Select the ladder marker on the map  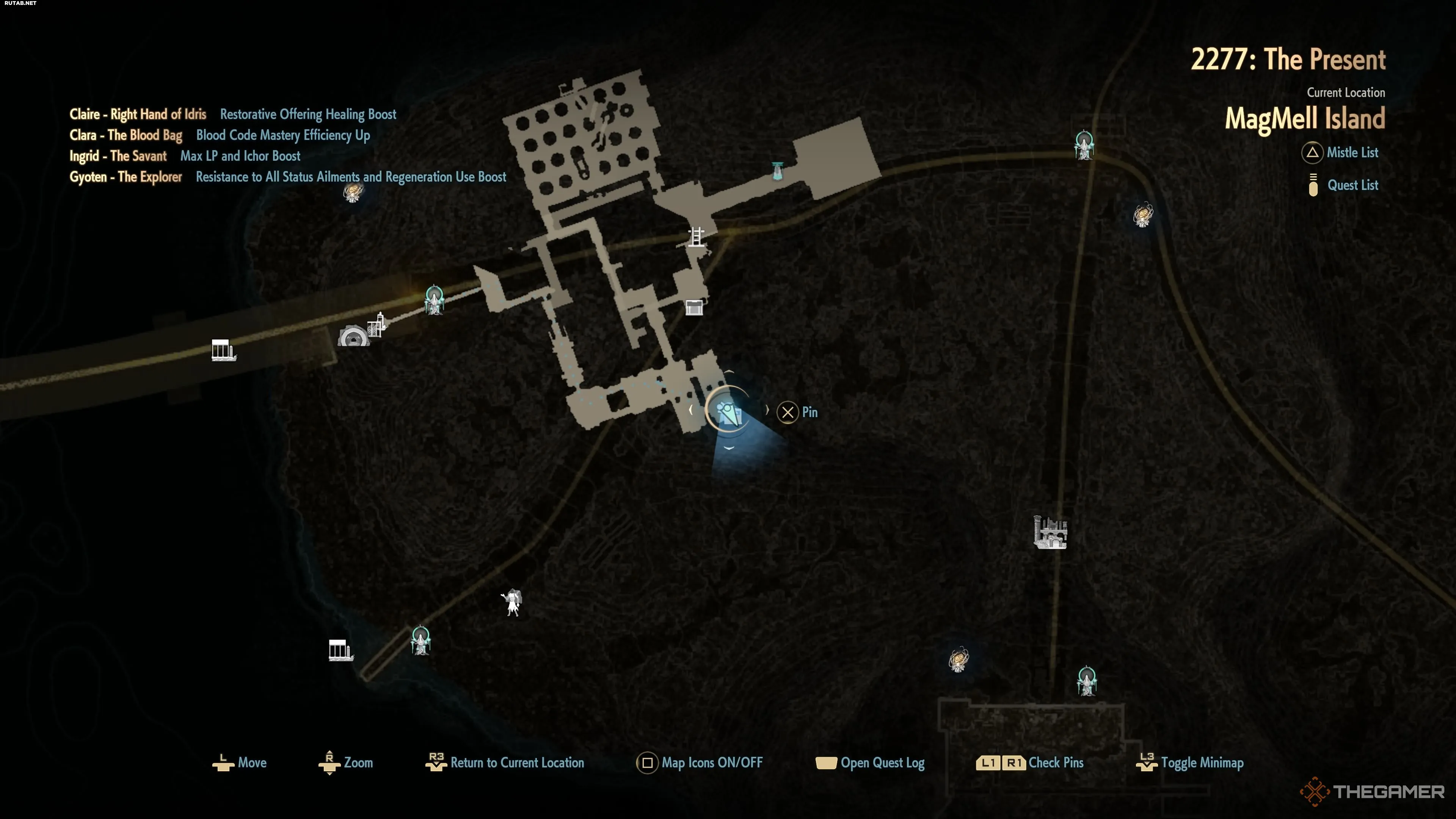[697, 236]
